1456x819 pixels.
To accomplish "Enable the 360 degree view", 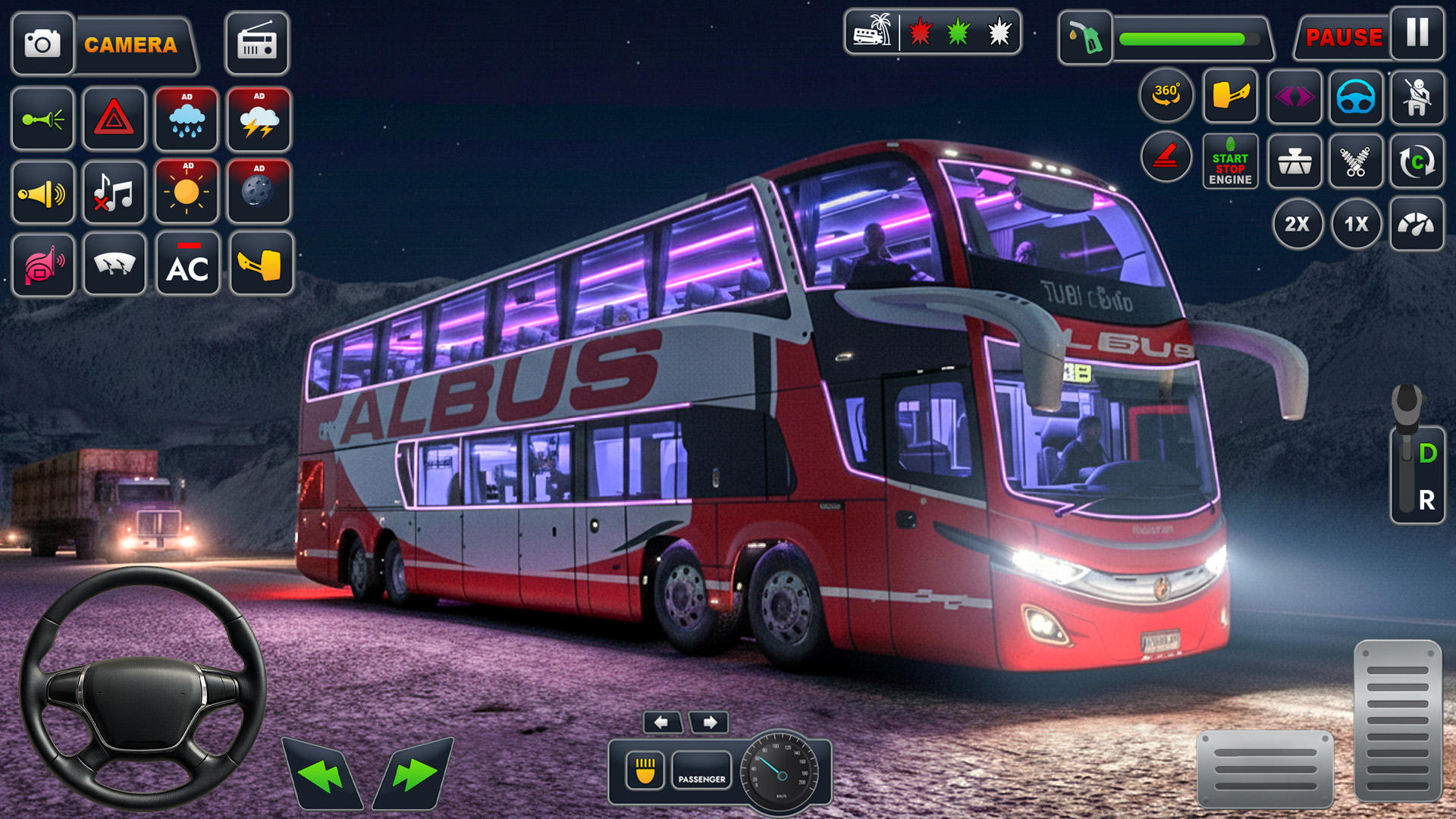I will pyautogui.click(x=1166, y=96).
